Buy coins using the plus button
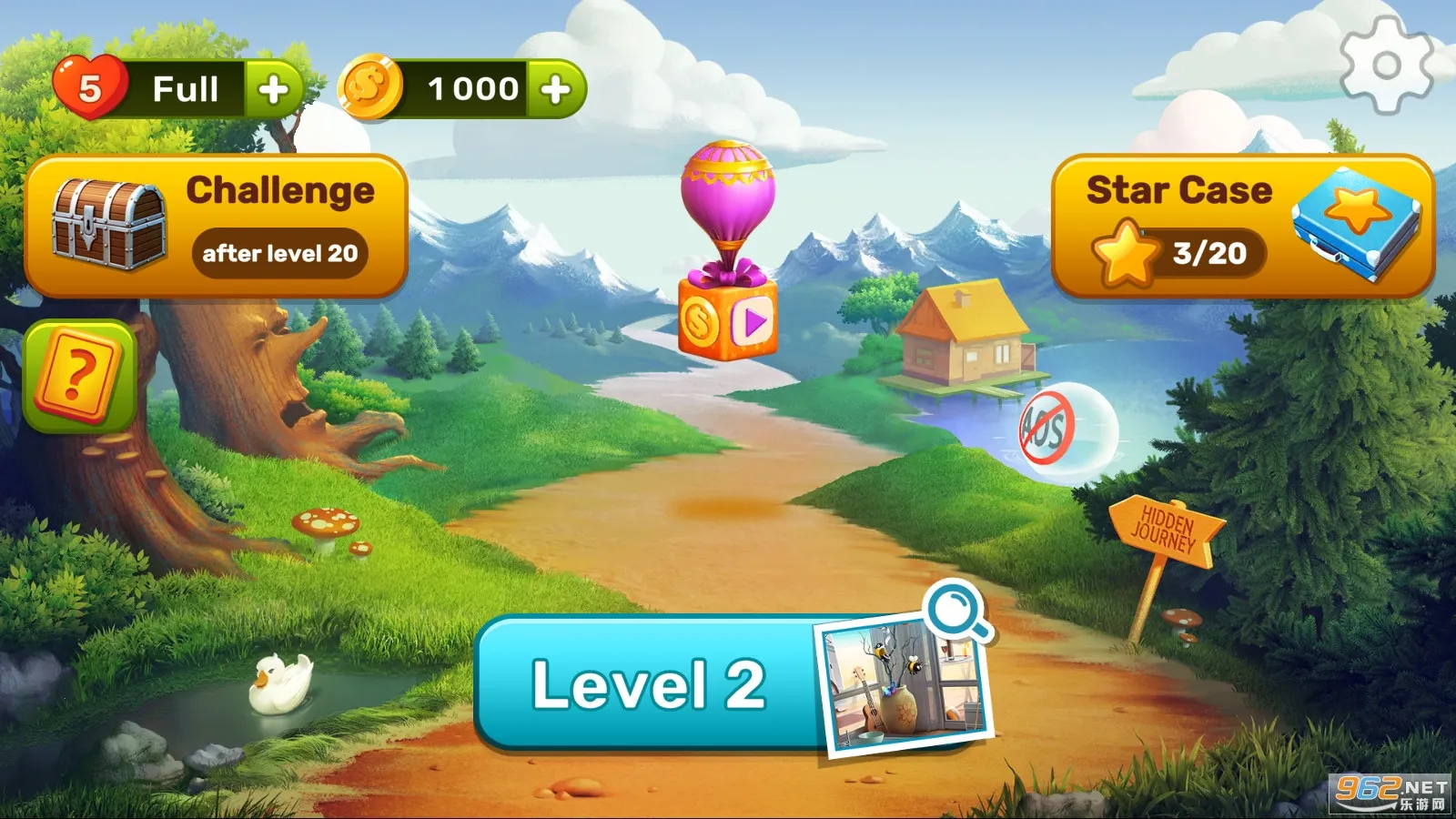 click(557, 87)
